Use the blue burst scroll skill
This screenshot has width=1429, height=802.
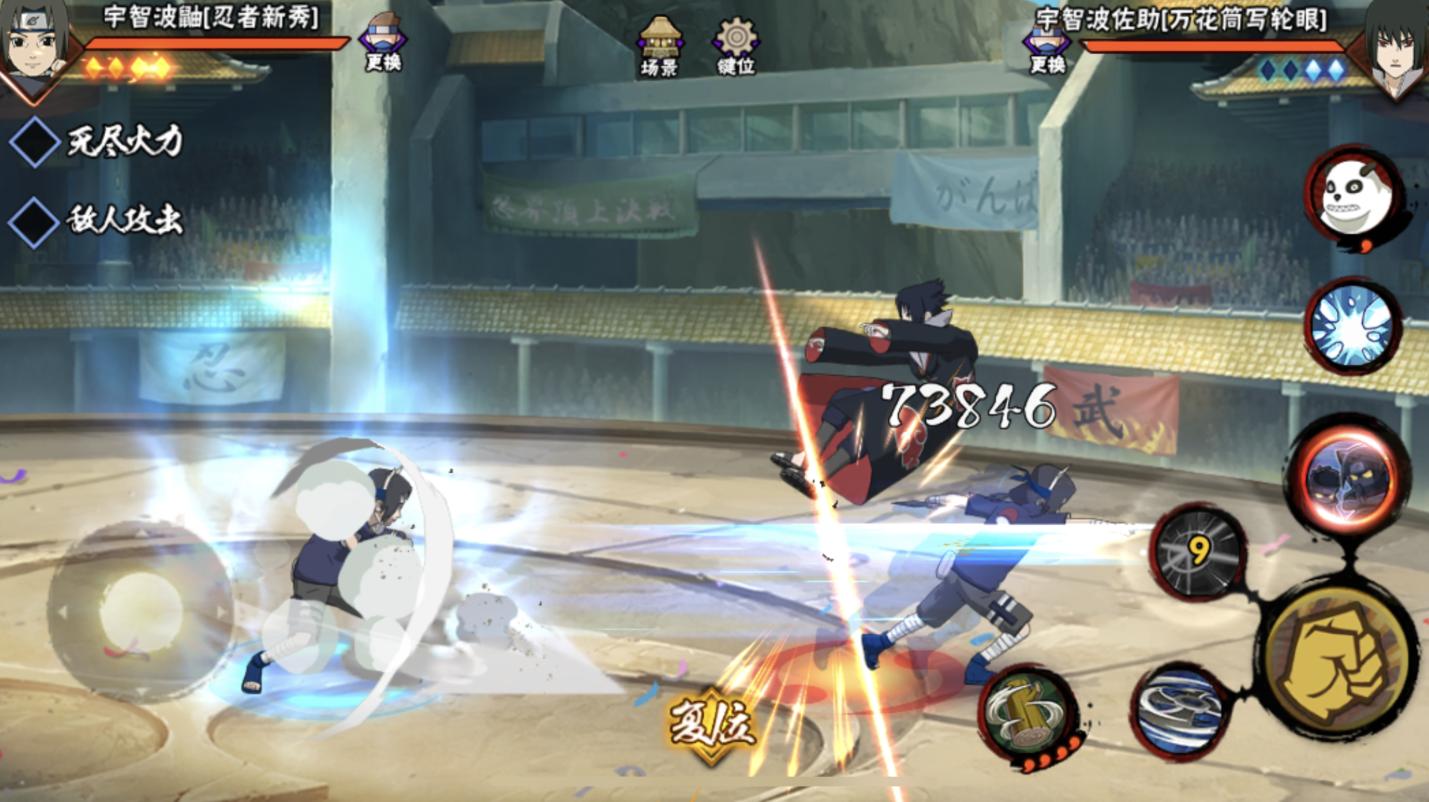(1352, 326)
